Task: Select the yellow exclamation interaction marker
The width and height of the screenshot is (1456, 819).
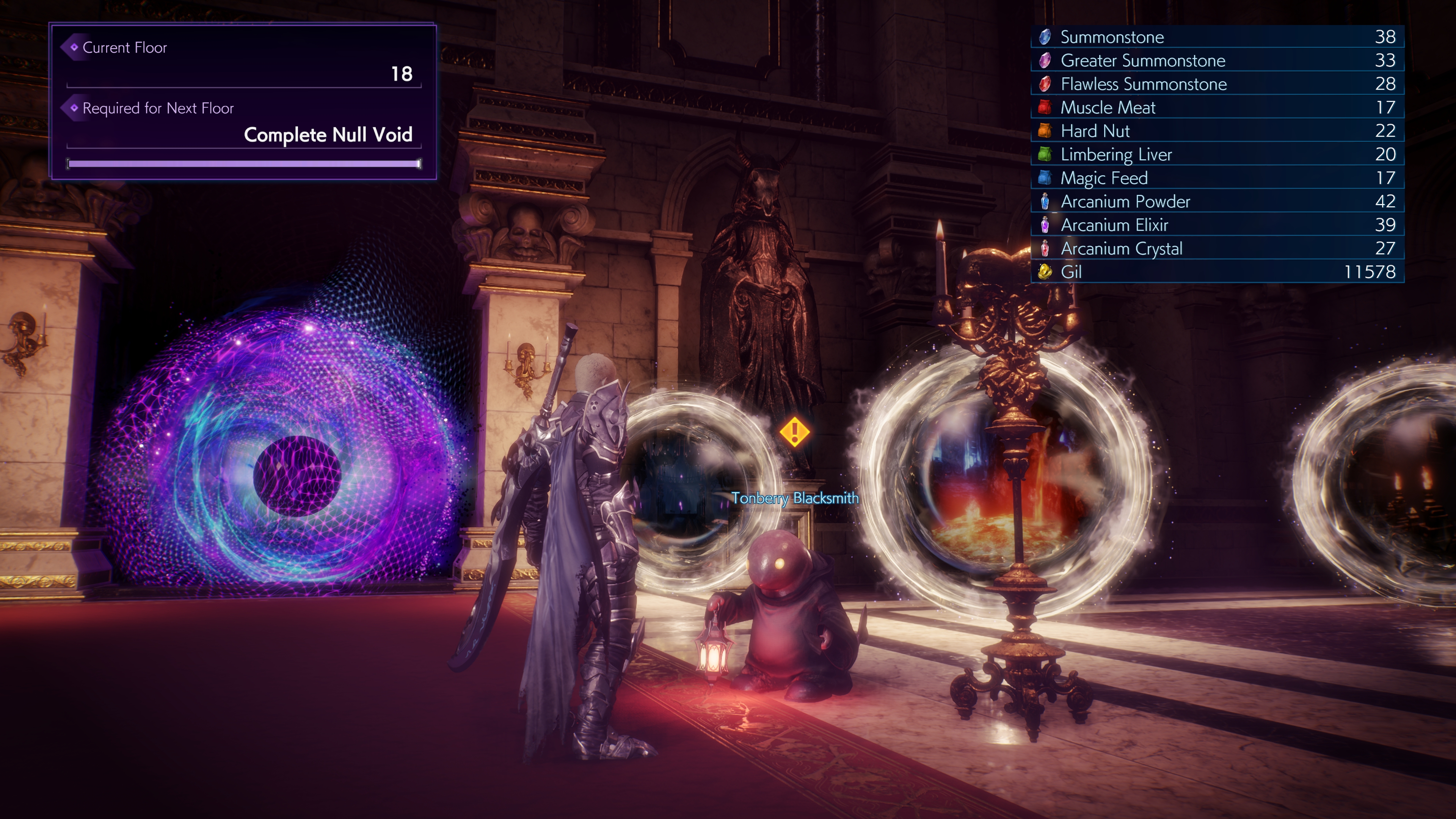Action: pos(794,432)
